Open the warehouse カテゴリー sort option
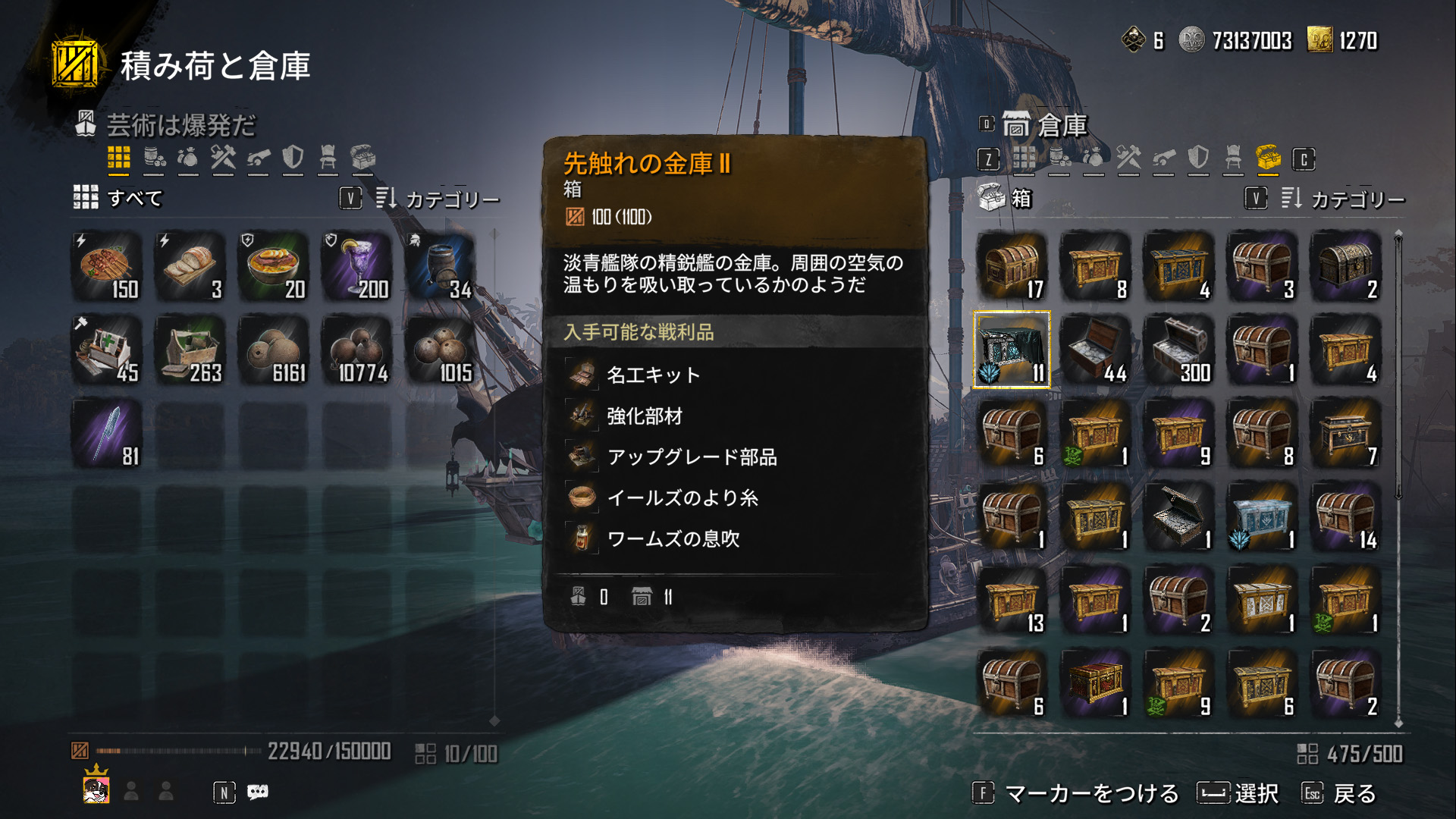1456x819 pixels. tap(1344, 199)
